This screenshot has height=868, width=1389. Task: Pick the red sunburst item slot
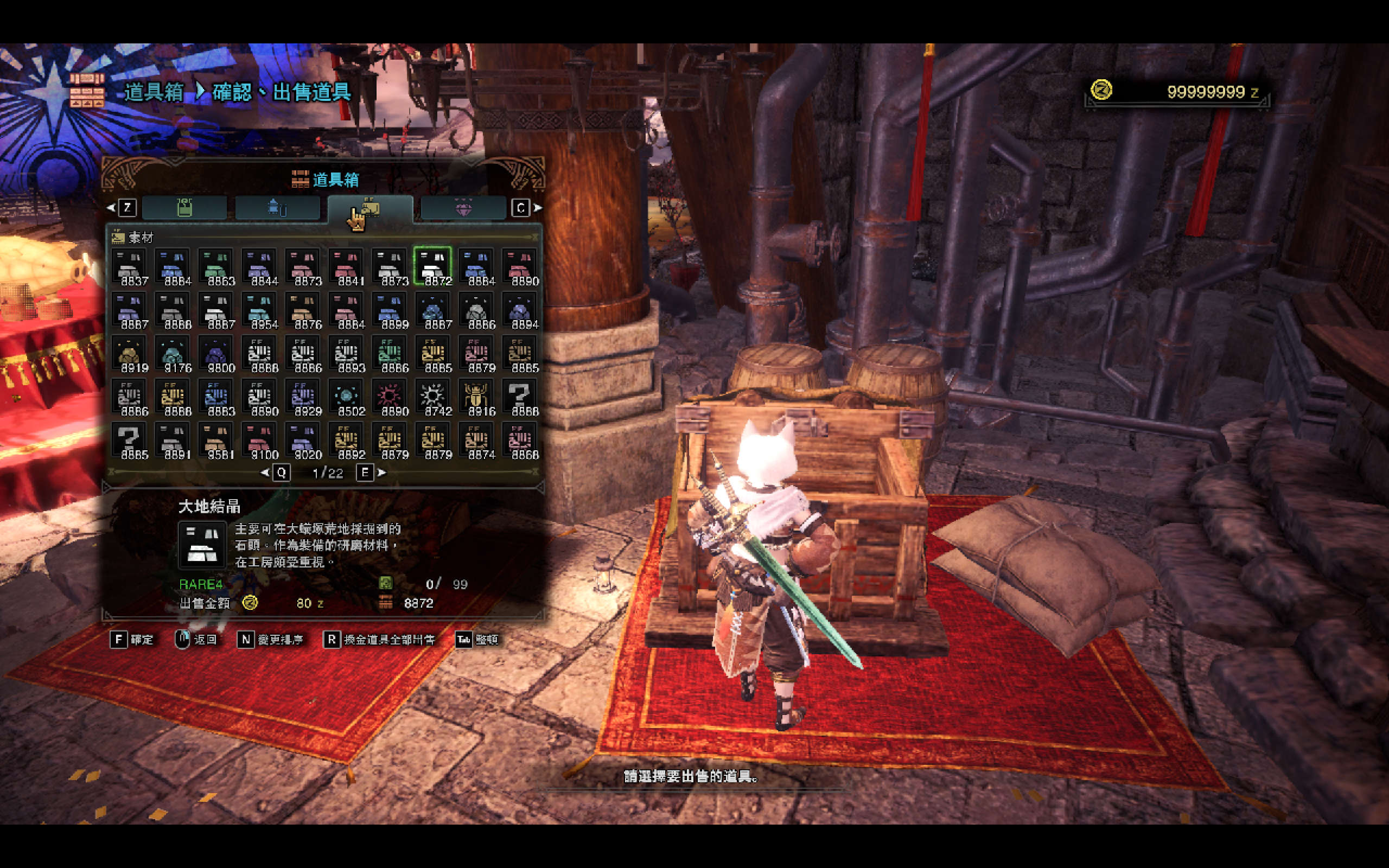click(x=389, y=397)
